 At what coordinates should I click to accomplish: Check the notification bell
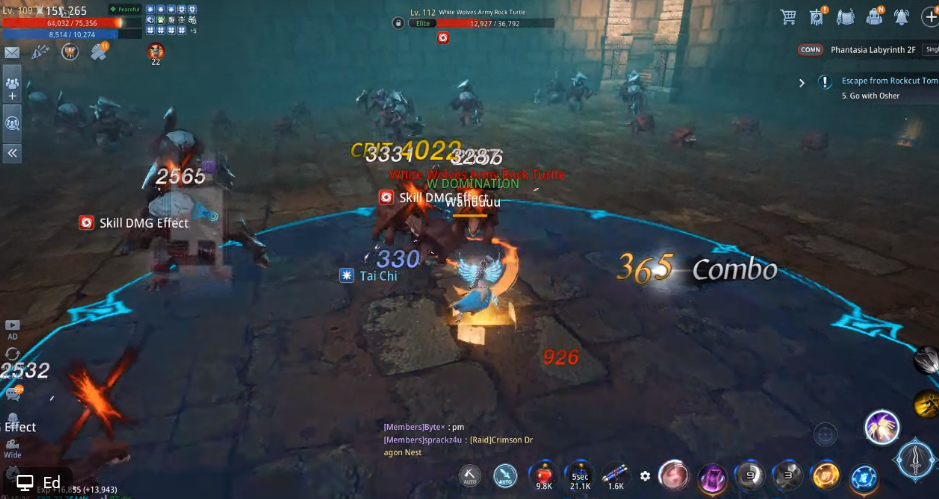pos(901,16)
